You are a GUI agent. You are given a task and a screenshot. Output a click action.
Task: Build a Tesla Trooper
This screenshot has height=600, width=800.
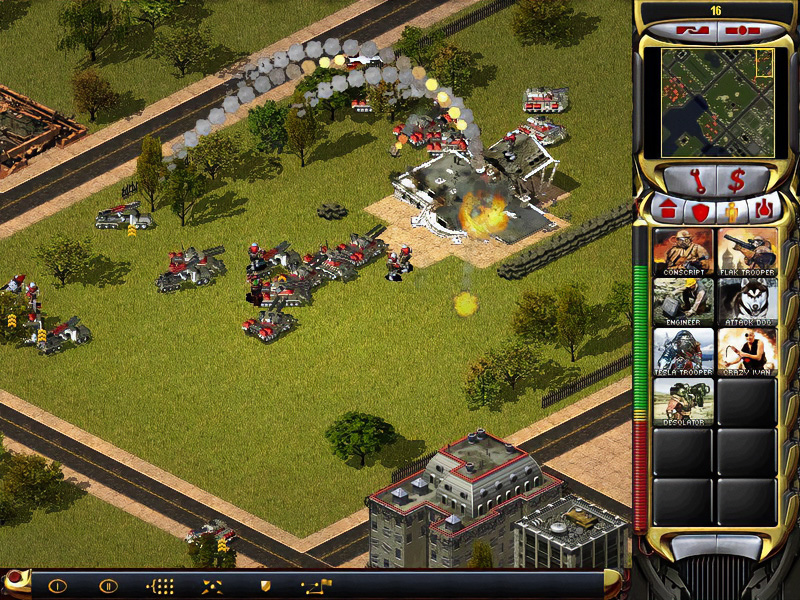pyautogui.click(x=683, y=351)
